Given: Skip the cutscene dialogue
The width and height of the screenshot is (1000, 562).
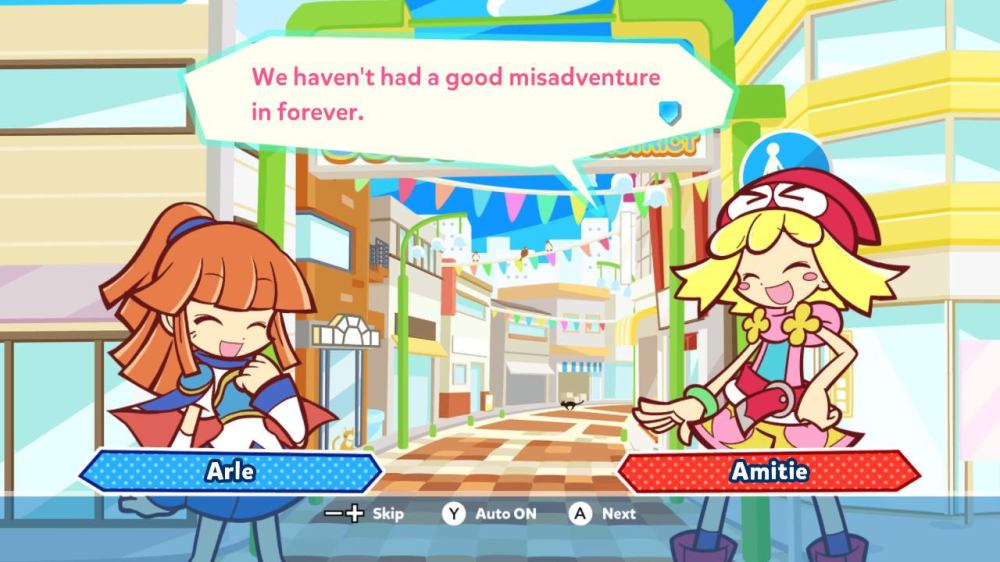Looking at the screenshot, I should coord(365,514).
